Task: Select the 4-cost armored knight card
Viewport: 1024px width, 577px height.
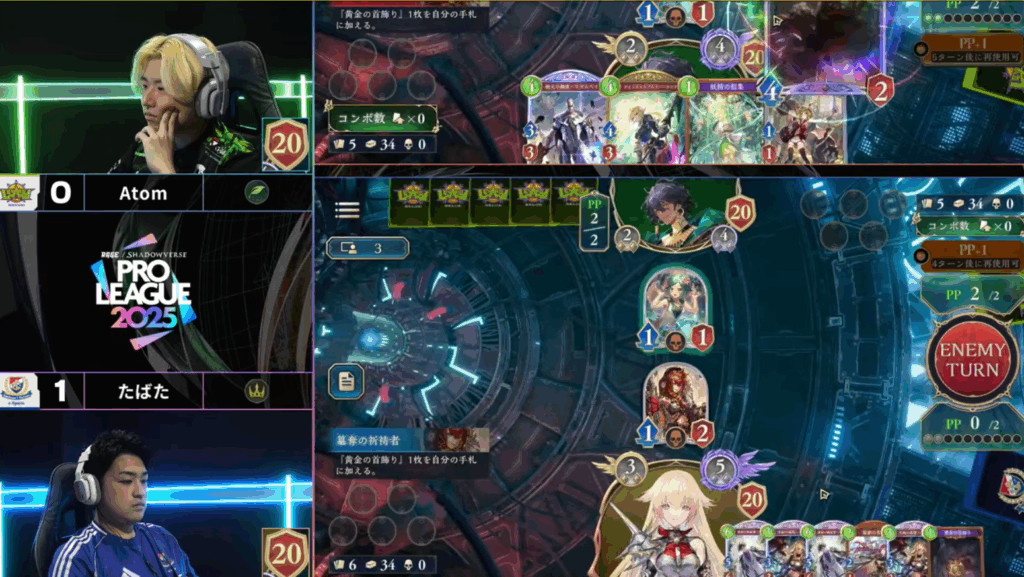Action: coord(565,124)
